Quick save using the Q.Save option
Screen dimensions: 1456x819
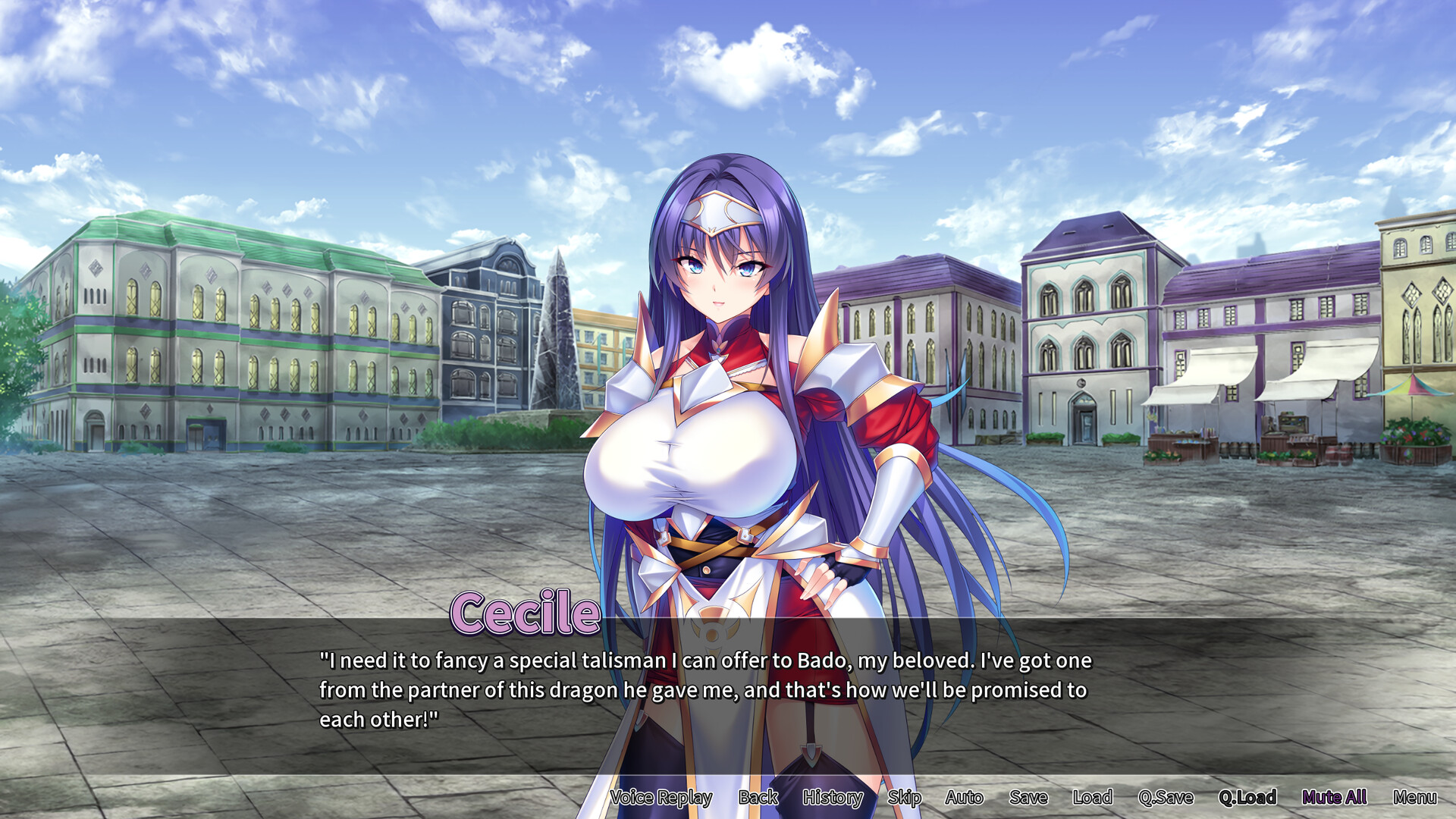(x=1166, y=798)
